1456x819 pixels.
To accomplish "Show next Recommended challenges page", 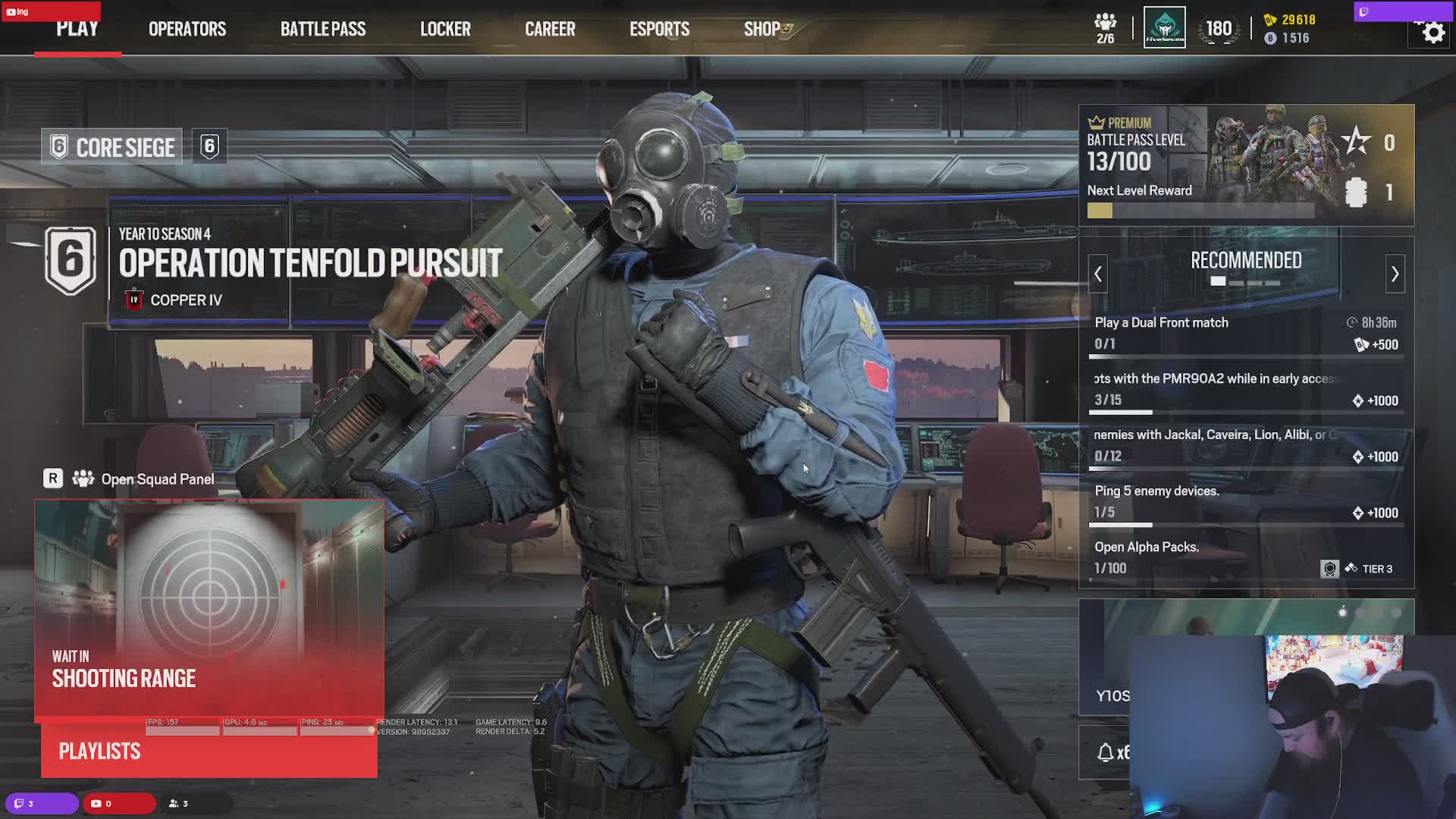I will [x=1395, y=274].
